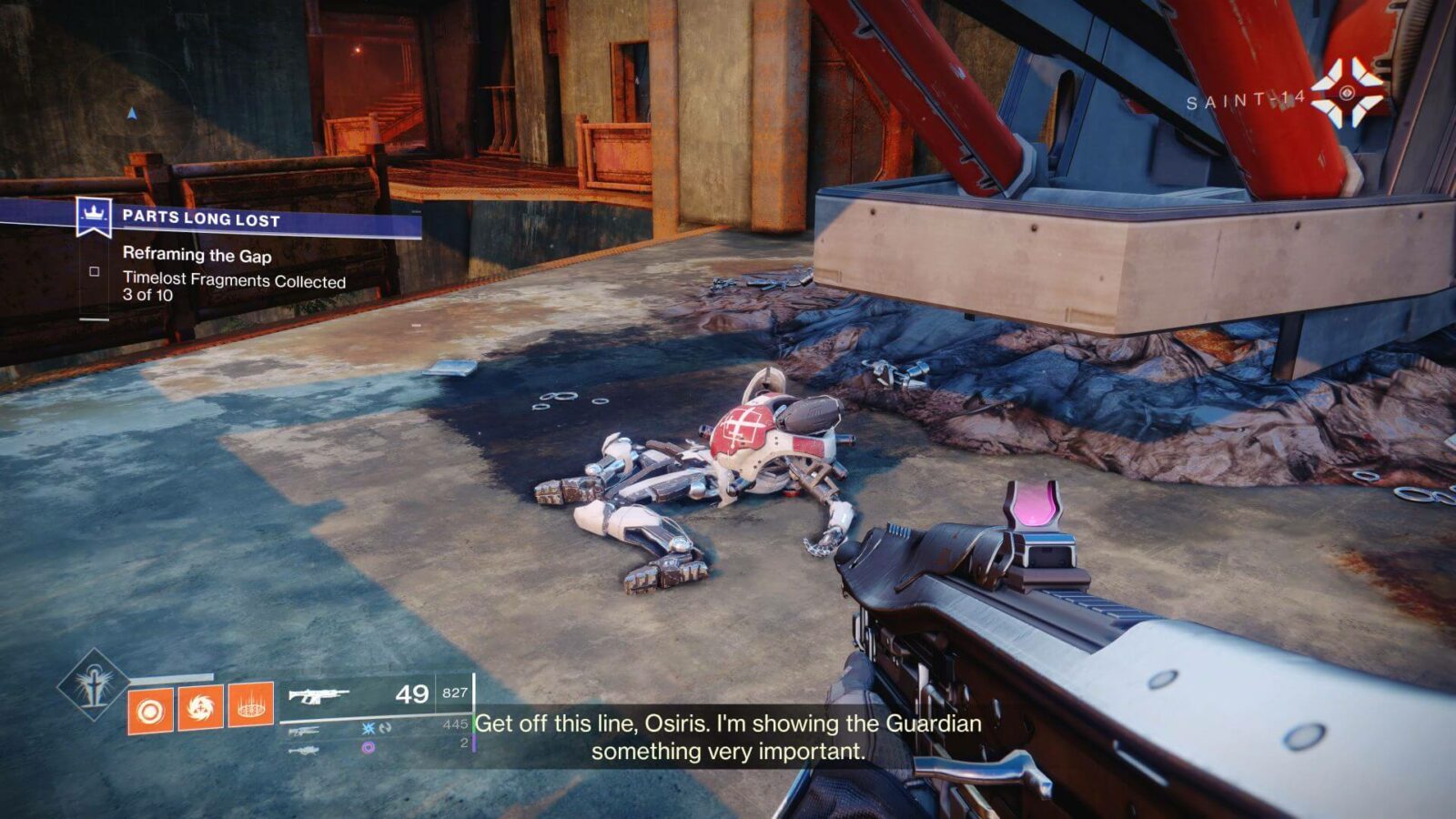Check the Timelost Fragments objective checkbox
This screenshot has height=819, width=1456.
[x=95, y=270]
